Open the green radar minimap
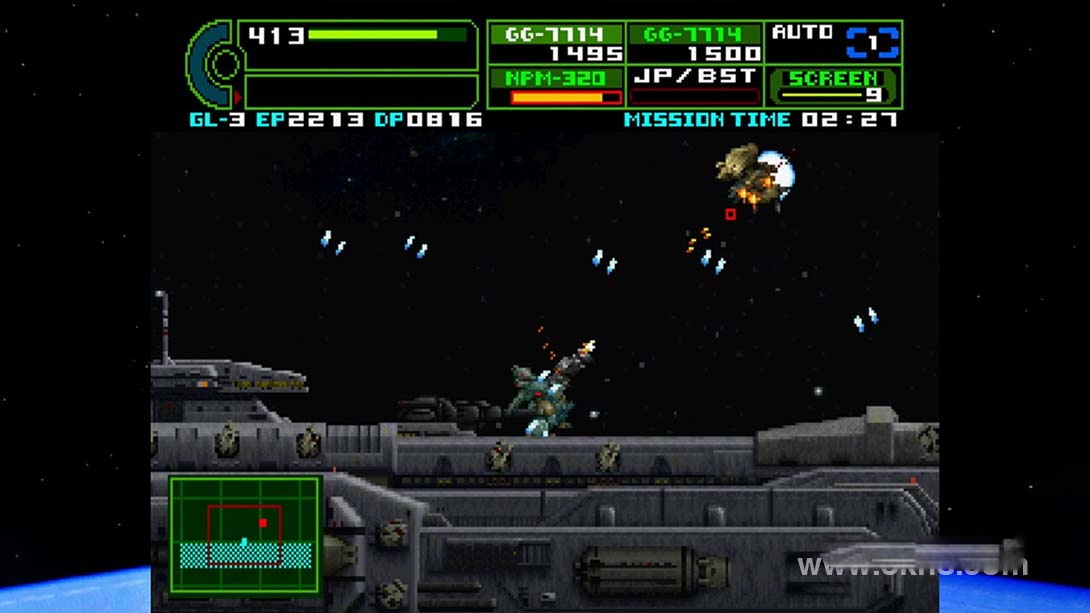Viewport: 1090px width, 613px height. pyautogui.click(x=246, y=536)
